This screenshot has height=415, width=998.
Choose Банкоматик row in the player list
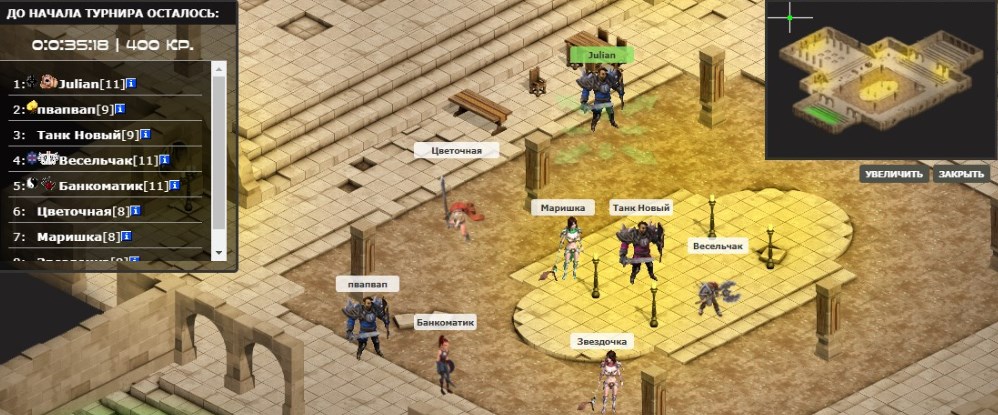pyautogui.click(x=101, y=186)
